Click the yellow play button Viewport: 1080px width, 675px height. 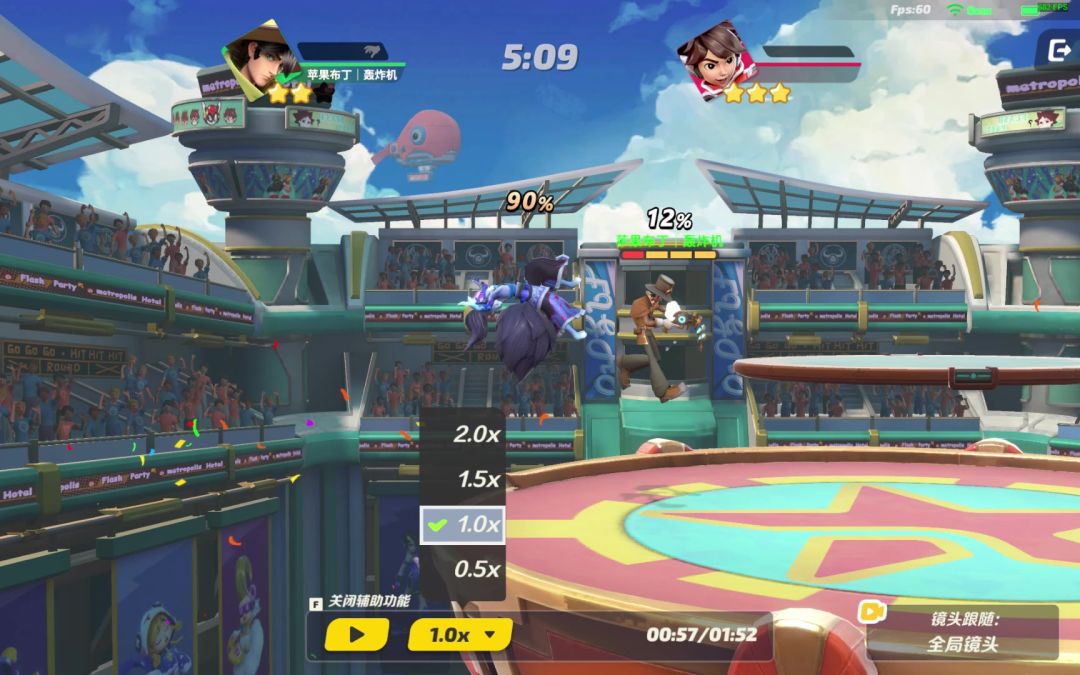(356, 634)
